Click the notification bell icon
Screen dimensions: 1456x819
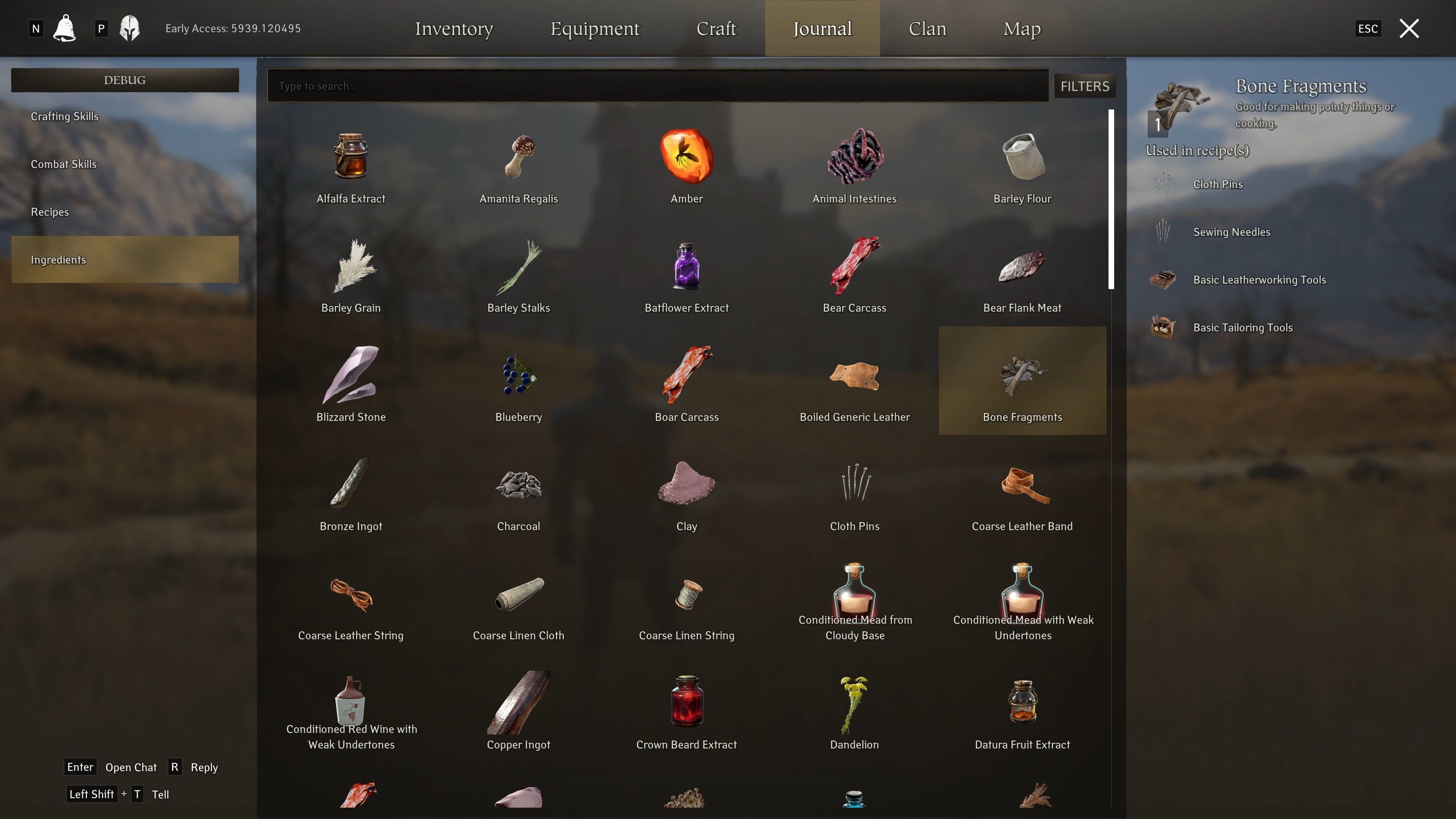click(64, 28)
